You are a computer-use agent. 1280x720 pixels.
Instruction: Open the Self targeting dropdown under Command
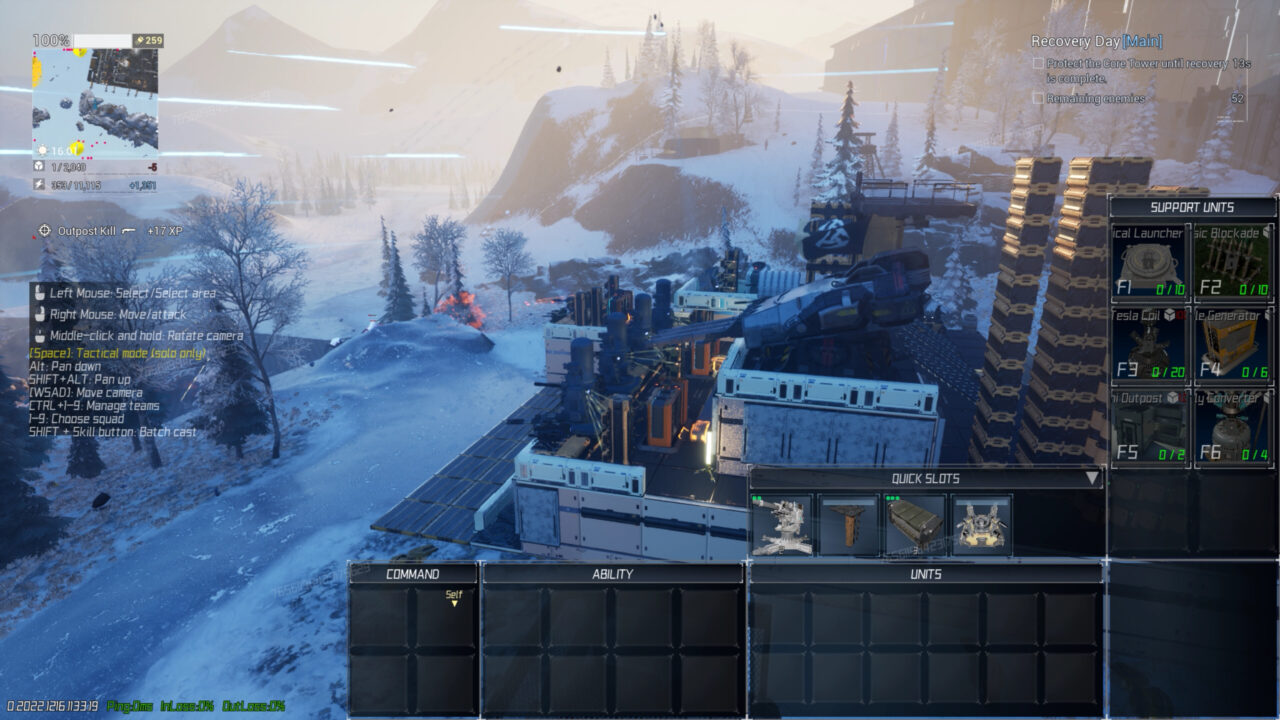pos(456,597)
